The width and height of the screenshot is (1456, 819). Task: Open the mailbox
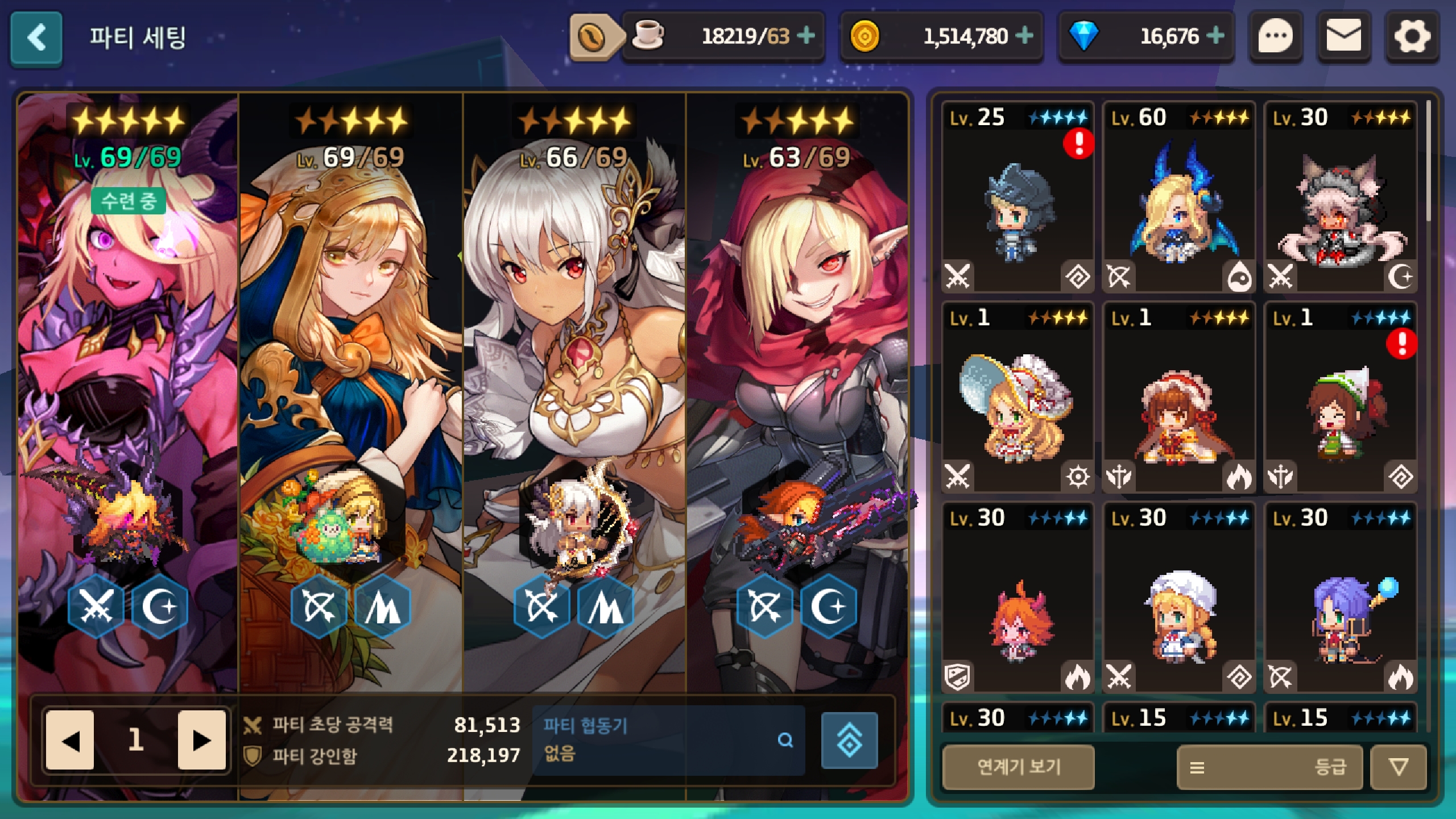tap(1343, 38)
